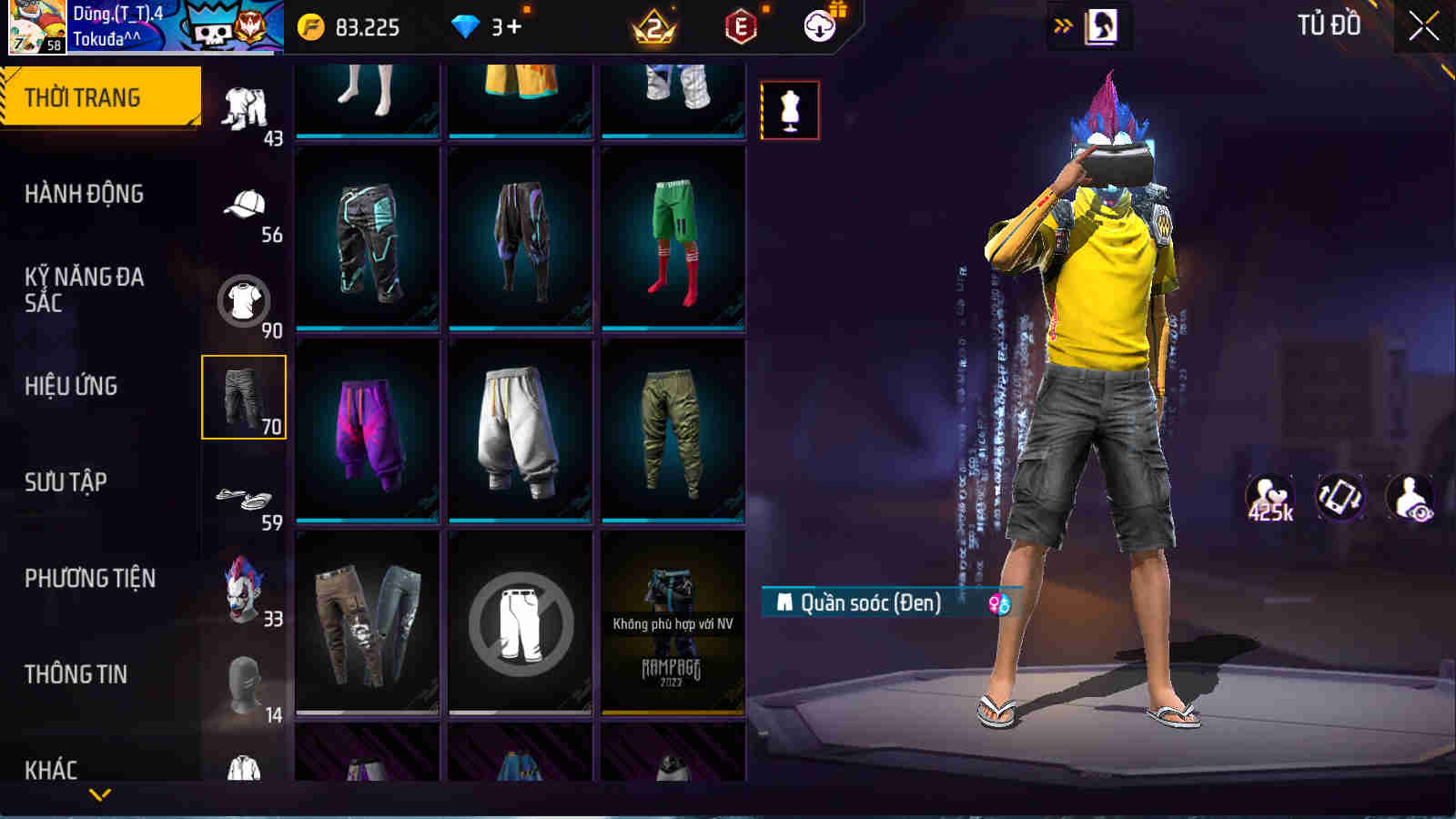The height and width of the screenshot is (819, 1456).
Task: Select the clown mask category icon
Action: tap(244, 590)
